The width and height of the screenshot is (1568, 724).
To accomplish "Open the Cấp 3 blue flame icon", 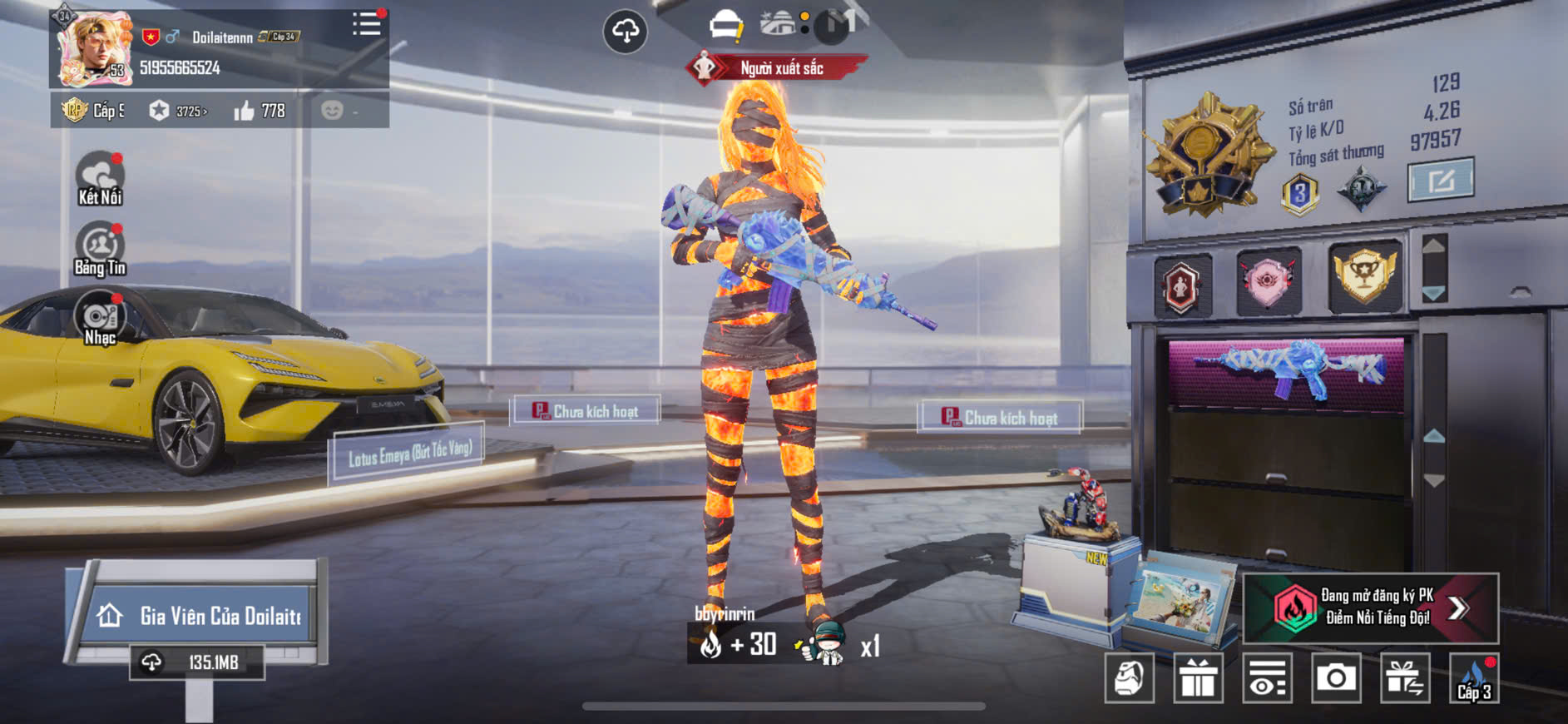I will click(1474, 678).
